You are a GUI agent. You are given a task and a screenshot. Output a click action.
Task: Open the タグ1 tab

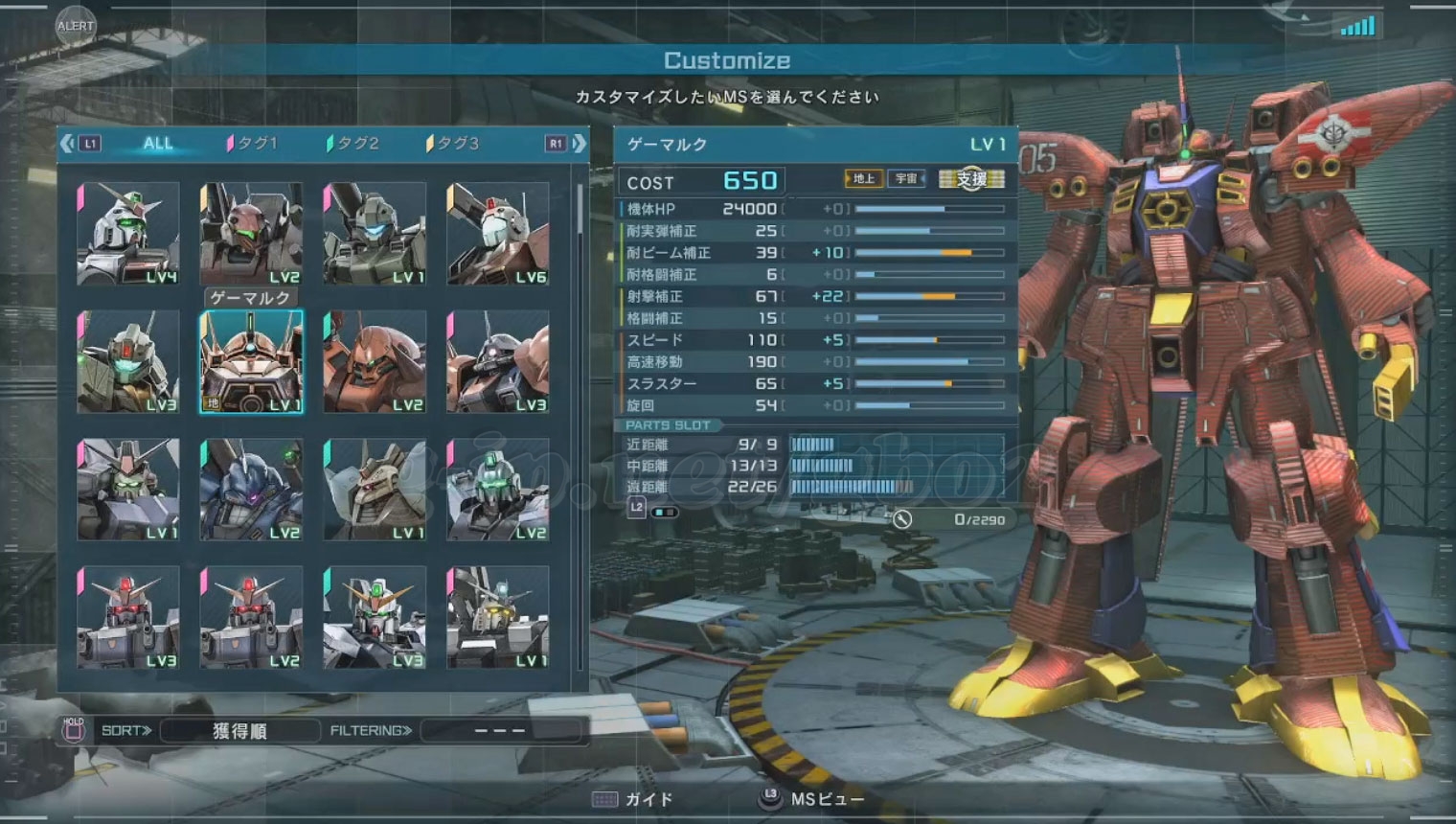point(253,144)
